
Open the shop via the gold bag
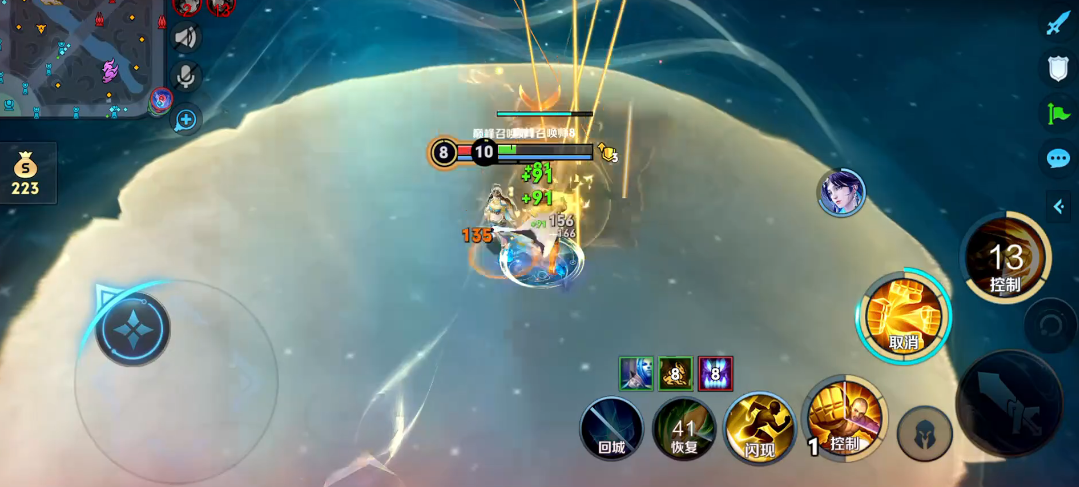click(25, 174)
